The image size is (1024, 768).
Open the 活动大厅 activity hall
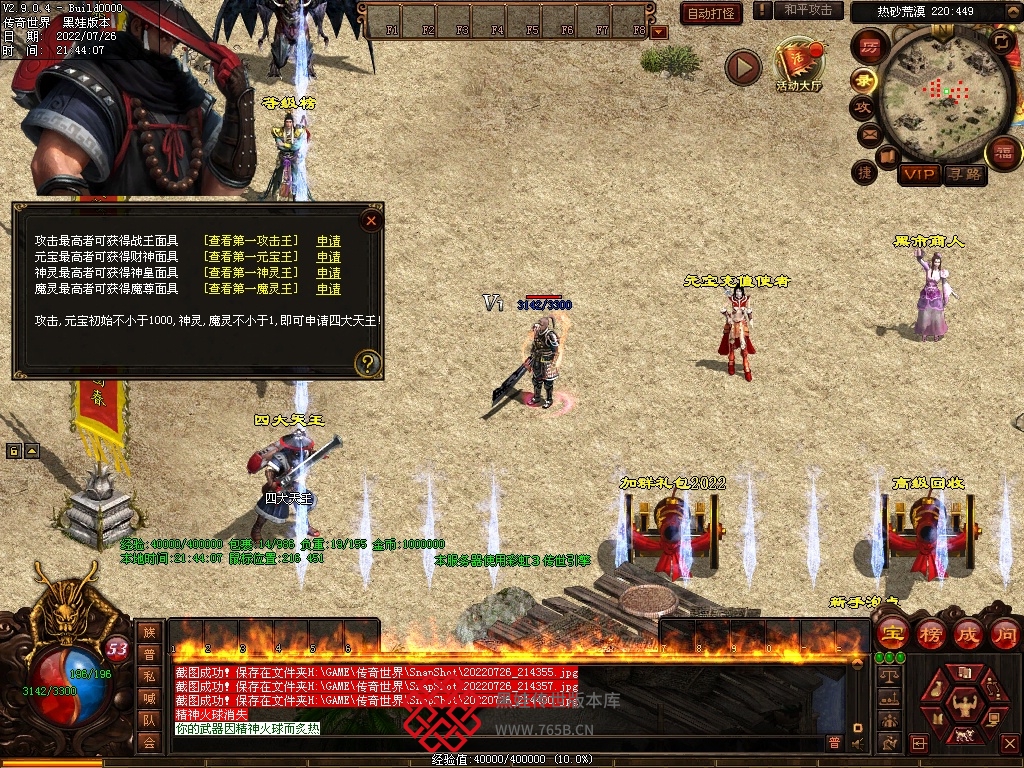pos(798,65)
